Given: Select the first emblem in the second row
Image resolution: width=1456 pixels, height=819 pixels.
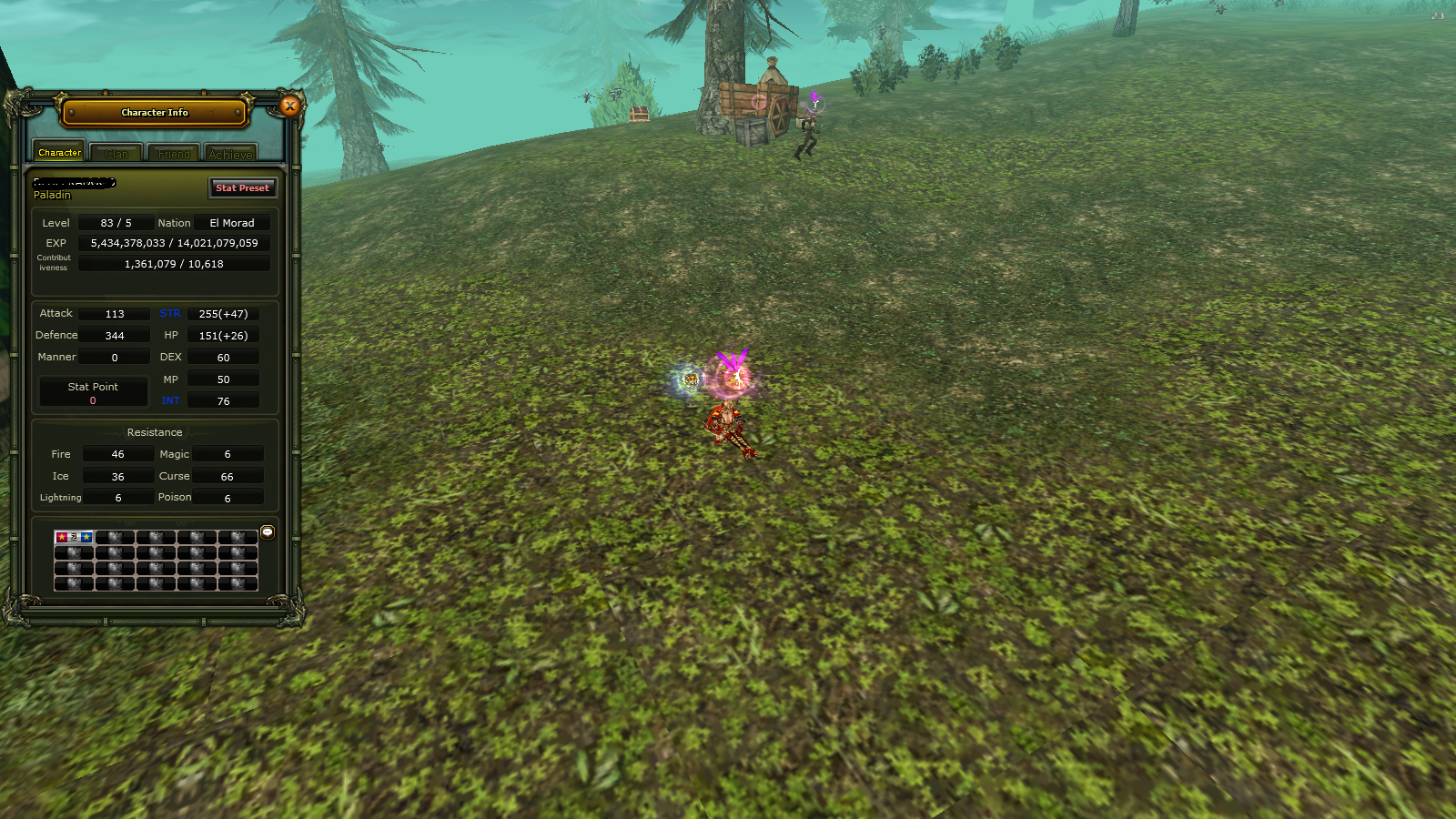Looking at the screenshot, I should pyautogui.click(x=74, y=552).
